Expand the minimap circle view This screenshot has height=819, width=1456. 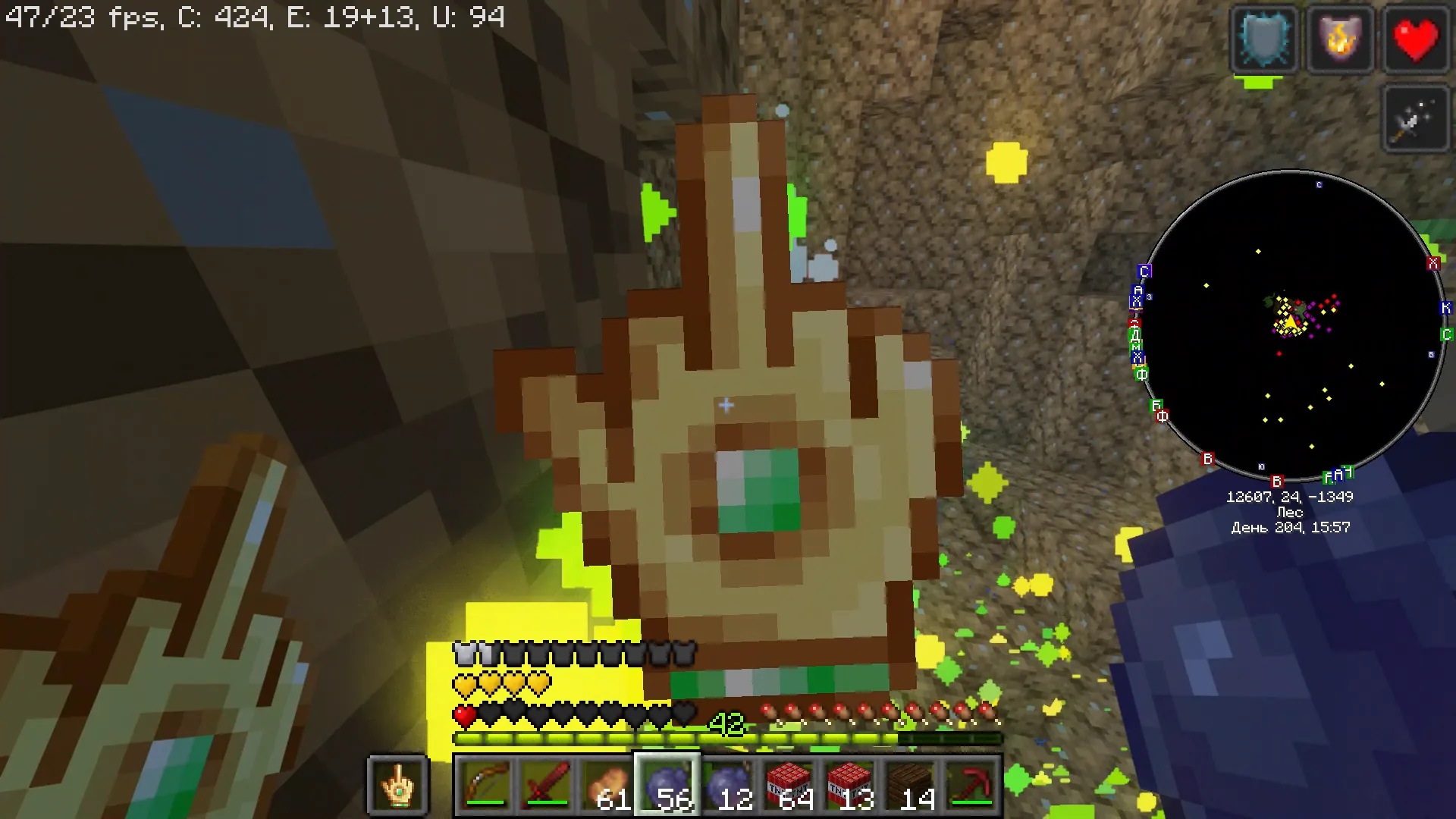point(1289,326)
